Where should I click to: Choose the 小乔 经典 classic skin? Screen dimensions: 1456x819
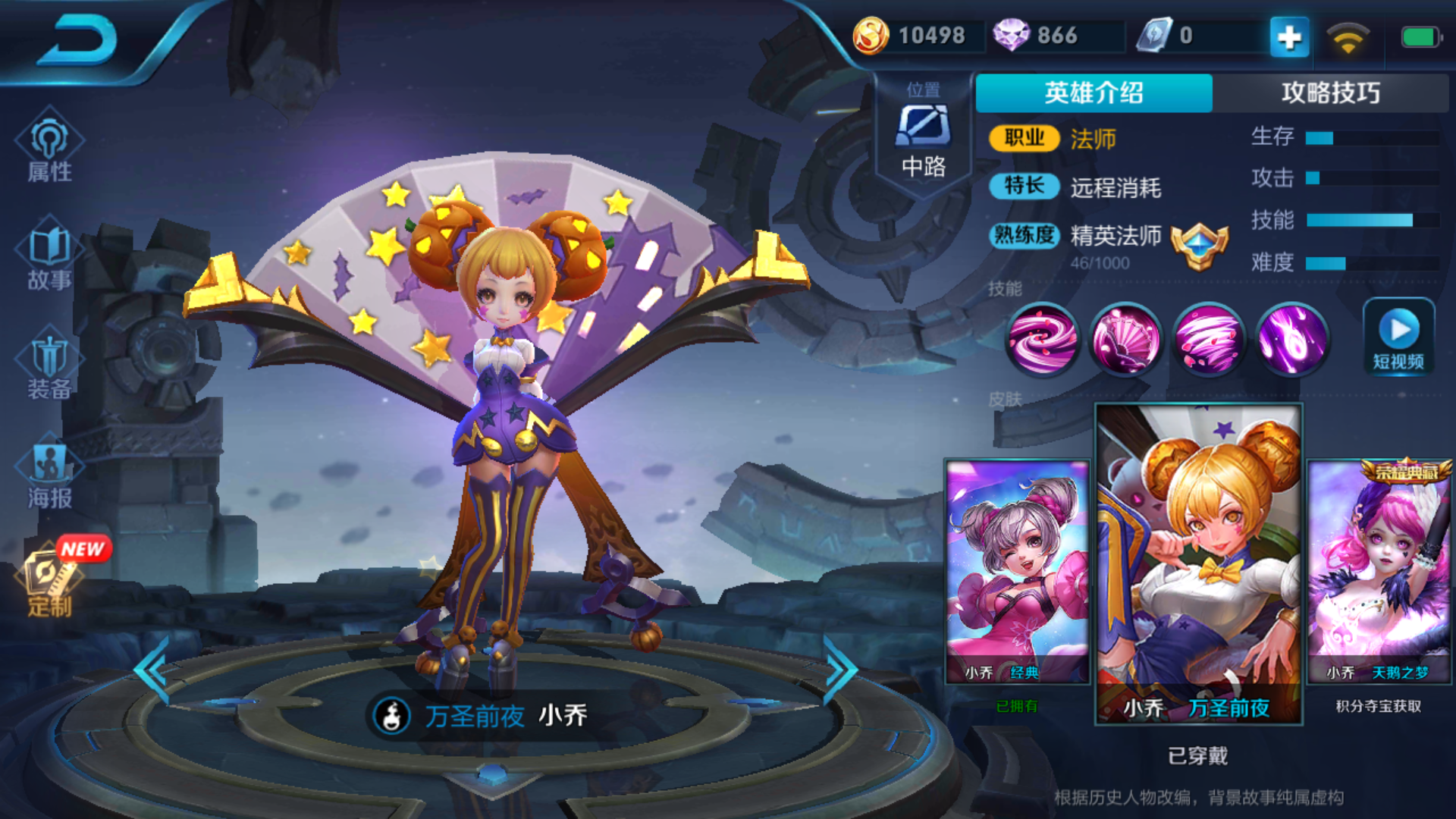[1017, 572]
